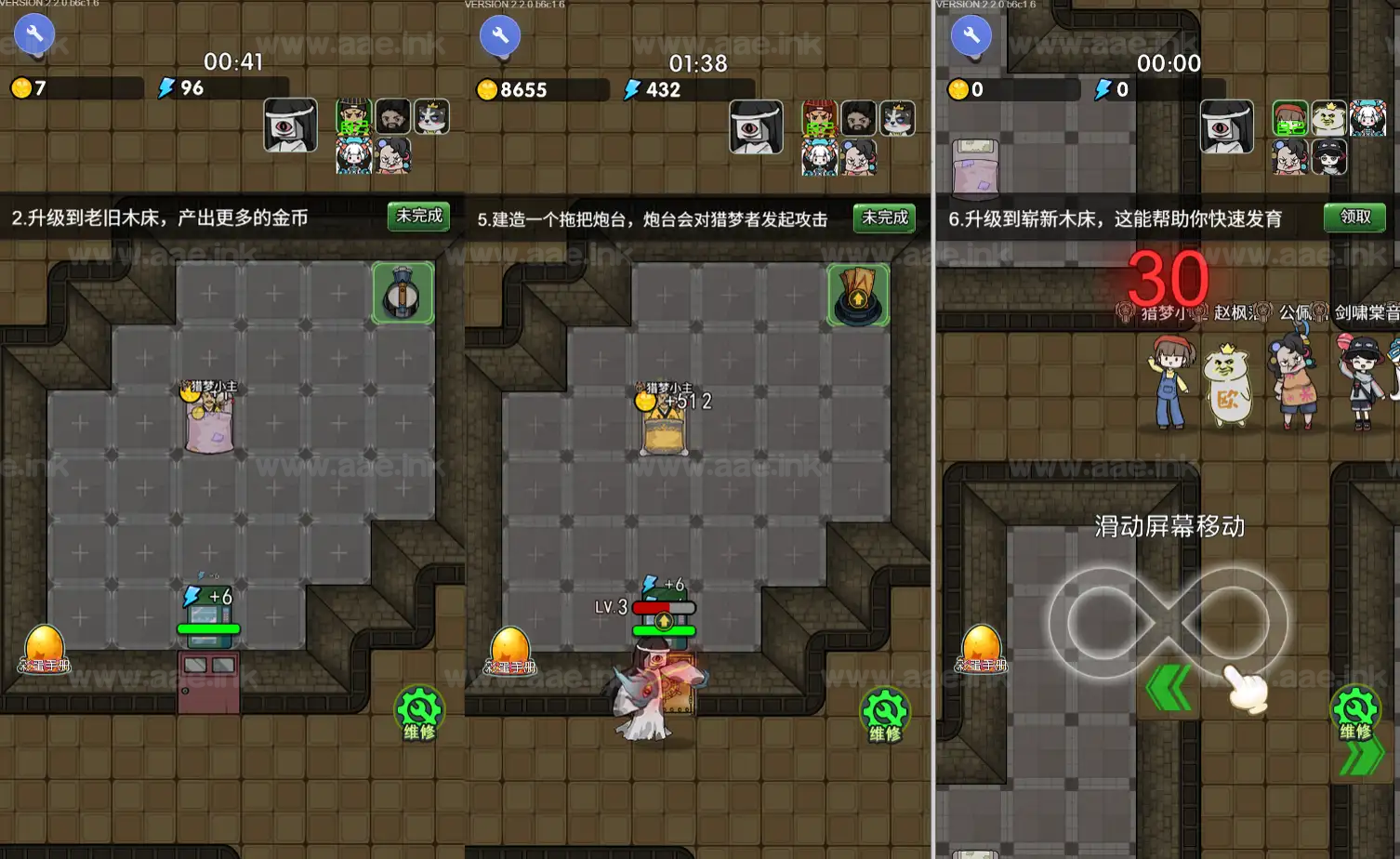Open wrench settings above the 7 gold counter
Viewport: 1400px width, 859px height.
click(34, 34)
